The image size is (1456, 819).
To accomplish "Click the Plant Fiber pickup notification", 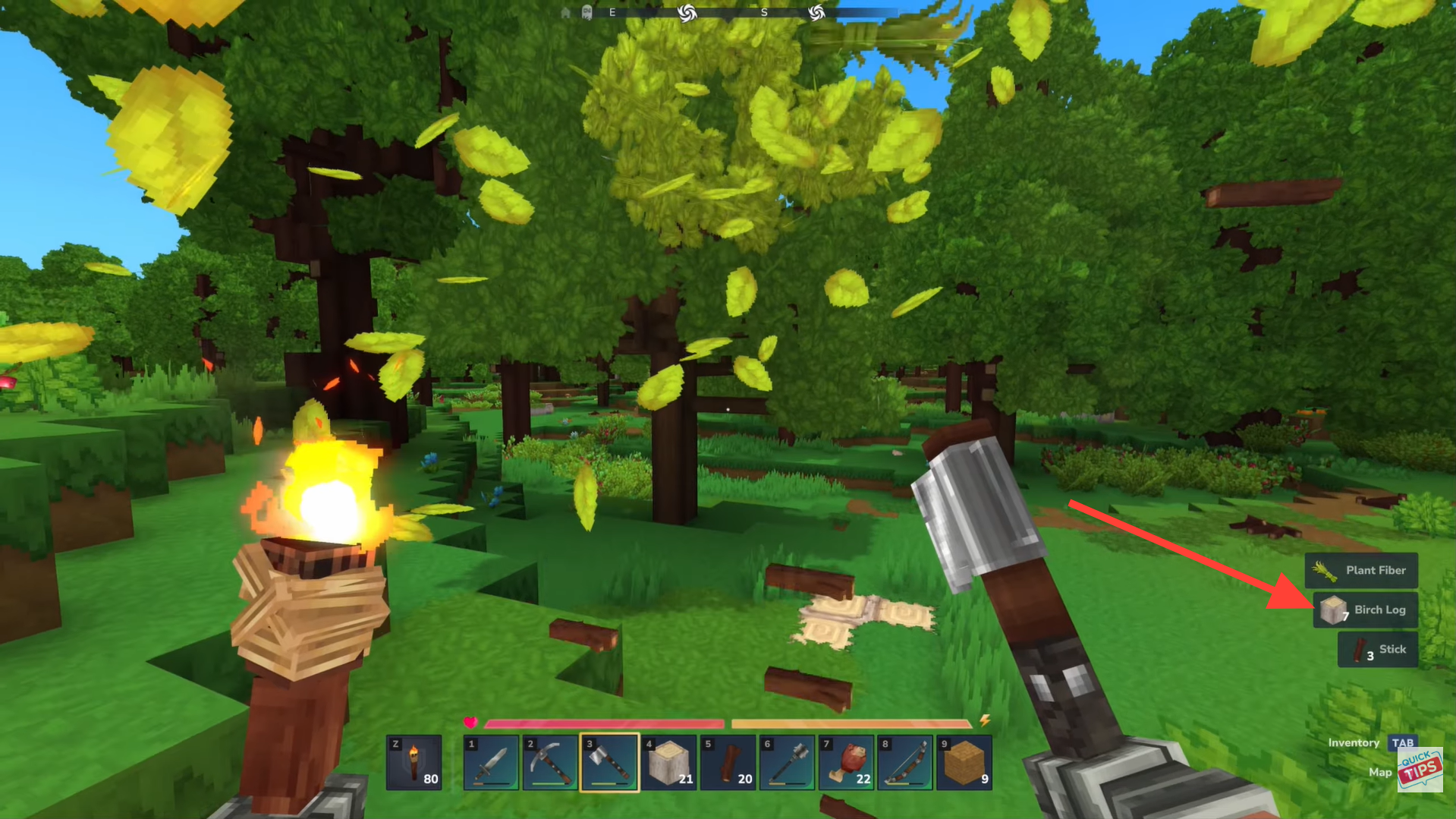I will tap(1361, 570).
